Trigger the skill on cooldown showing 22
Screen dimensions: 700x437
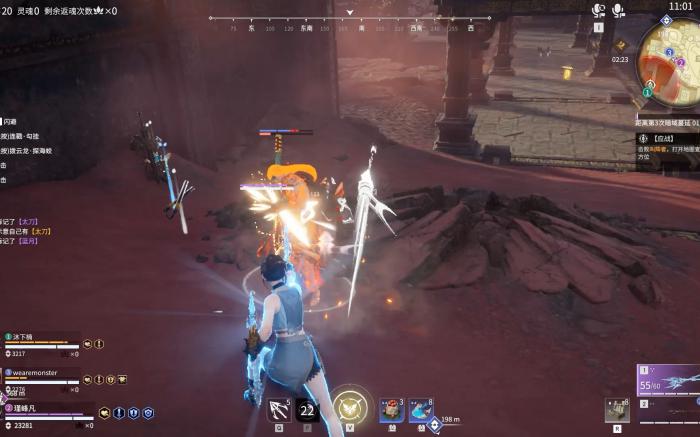(307, 409)
